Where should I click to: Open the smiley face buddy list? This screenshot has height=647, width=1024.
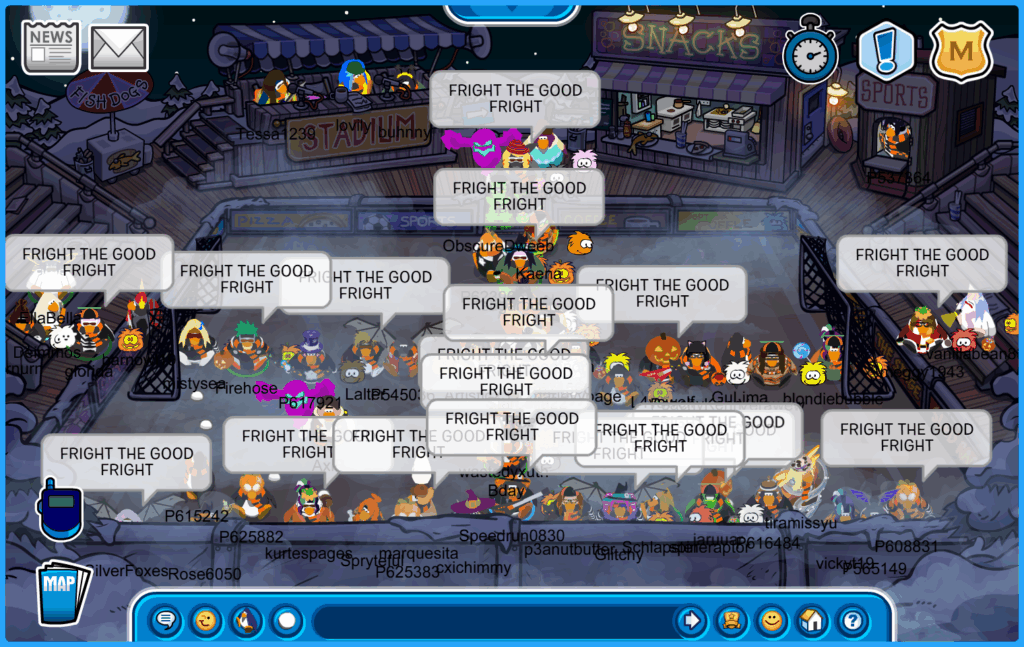tap(771, 621)
